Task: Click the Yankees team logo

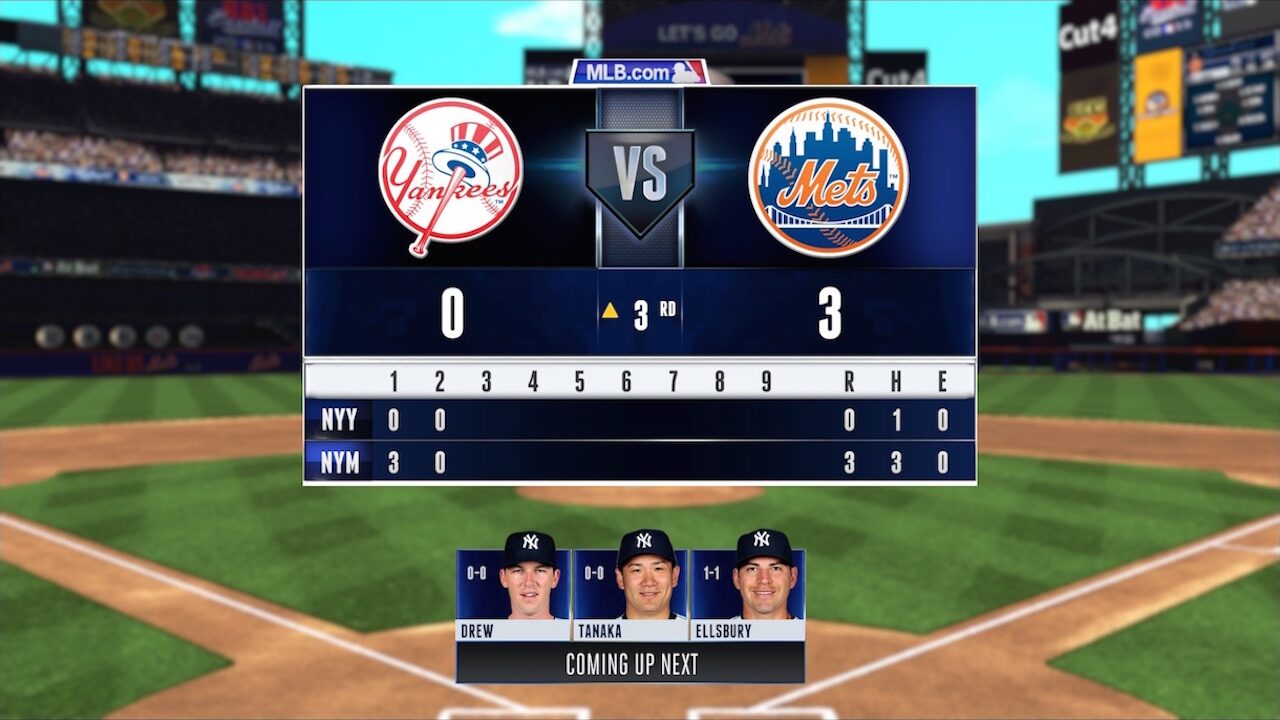Action: [451, 177]
